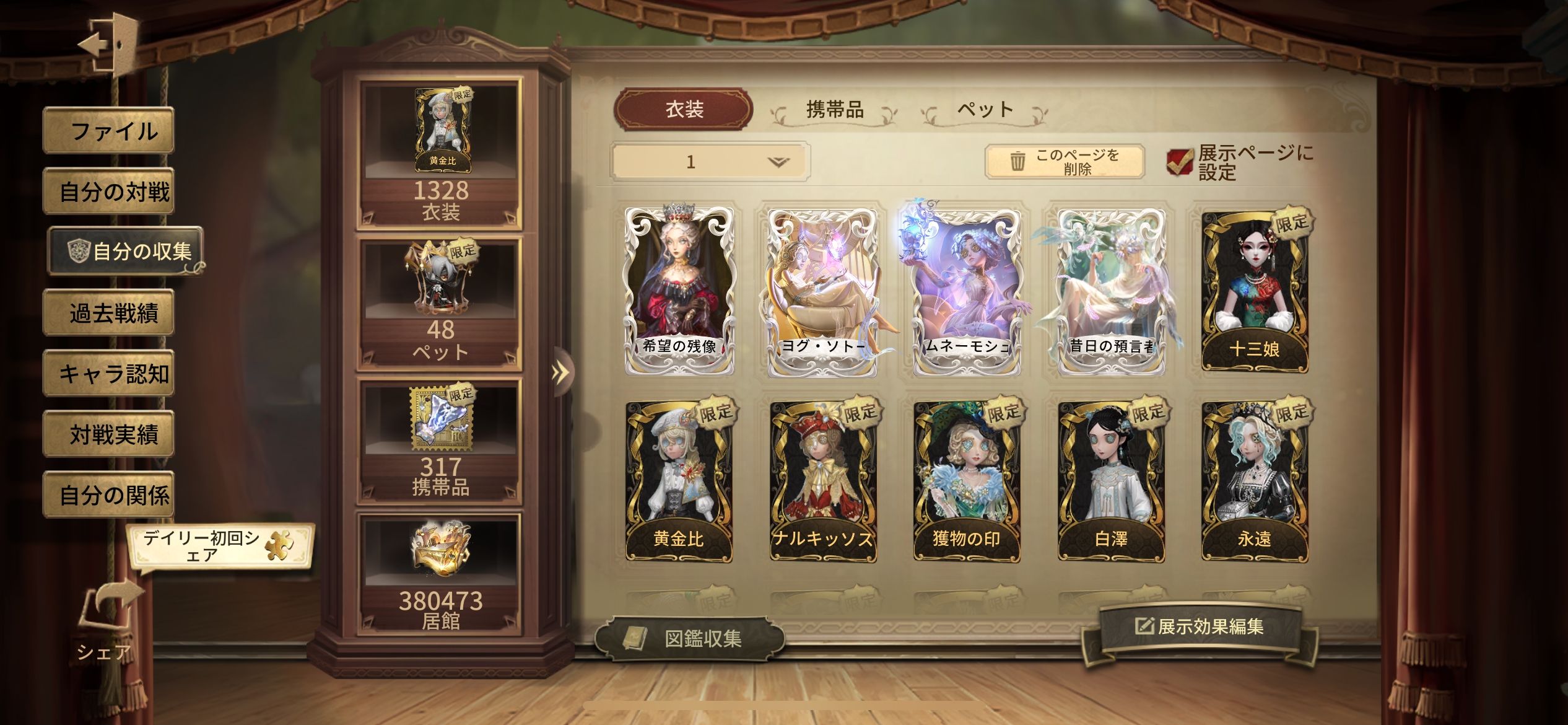
Task: Select the キャラ認知 menu entry
Action: tap(108, 374)
